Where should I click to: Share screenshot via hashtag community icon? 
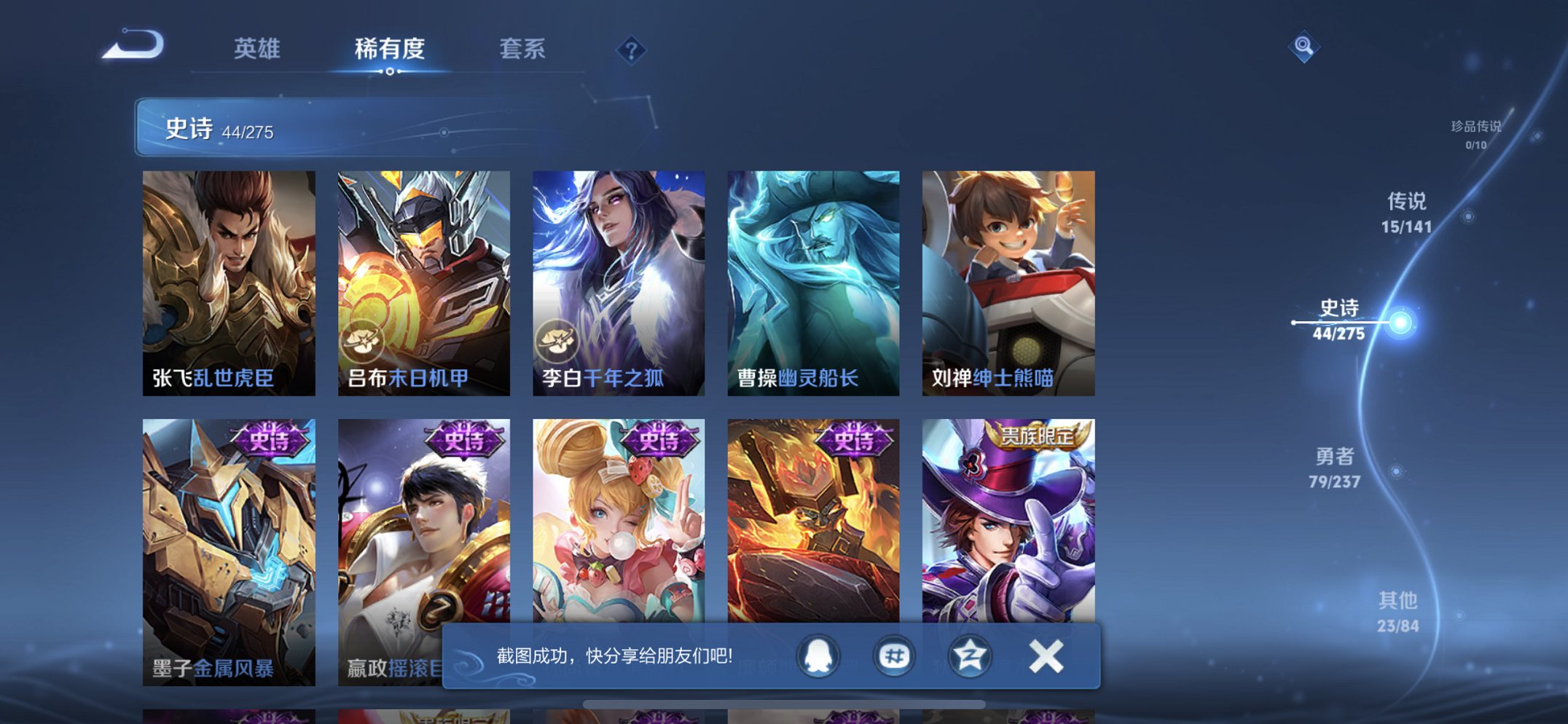(x=895, y=655)
